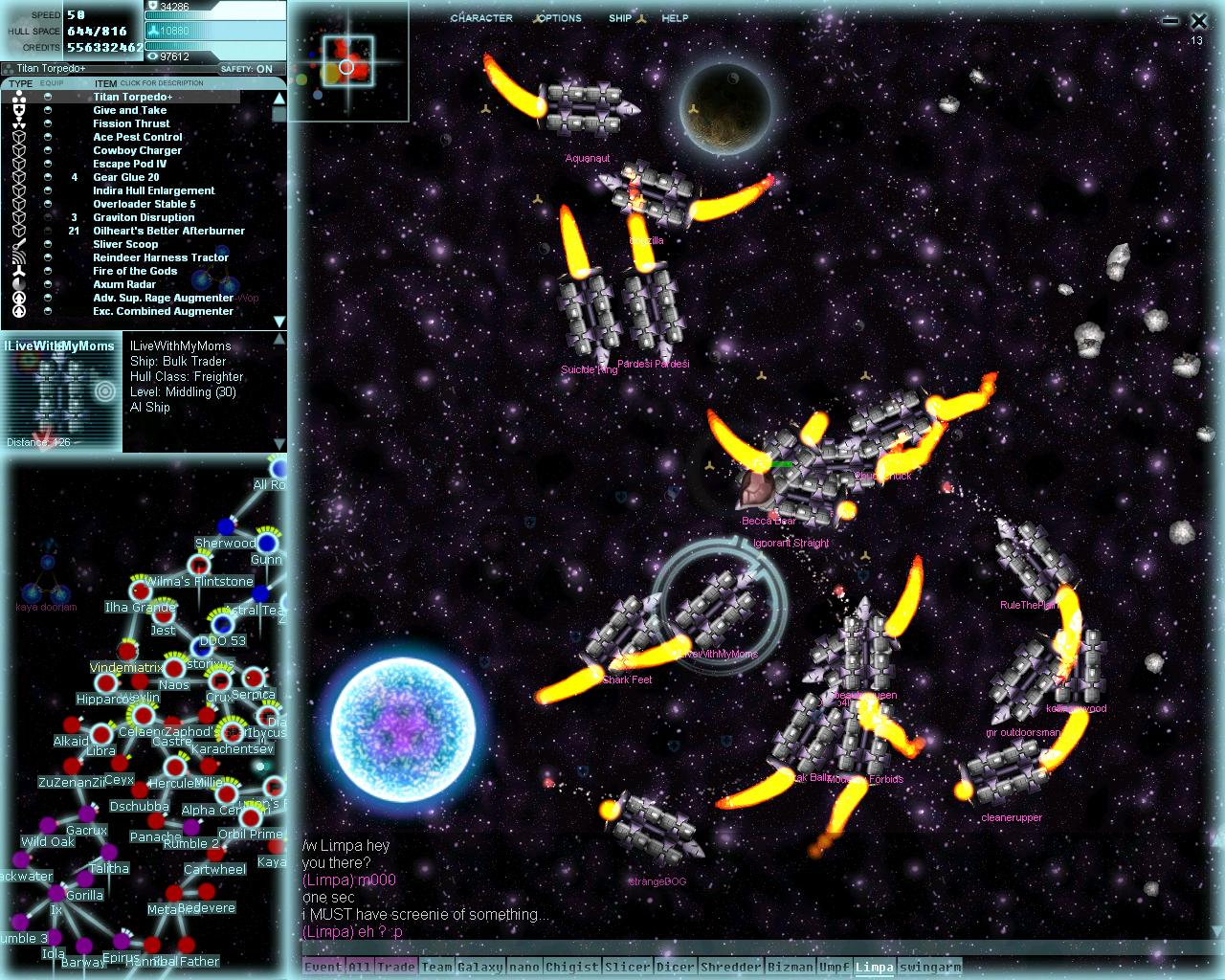
Task: Switch to the Galaxy chat tab
Action: [479, 967]
